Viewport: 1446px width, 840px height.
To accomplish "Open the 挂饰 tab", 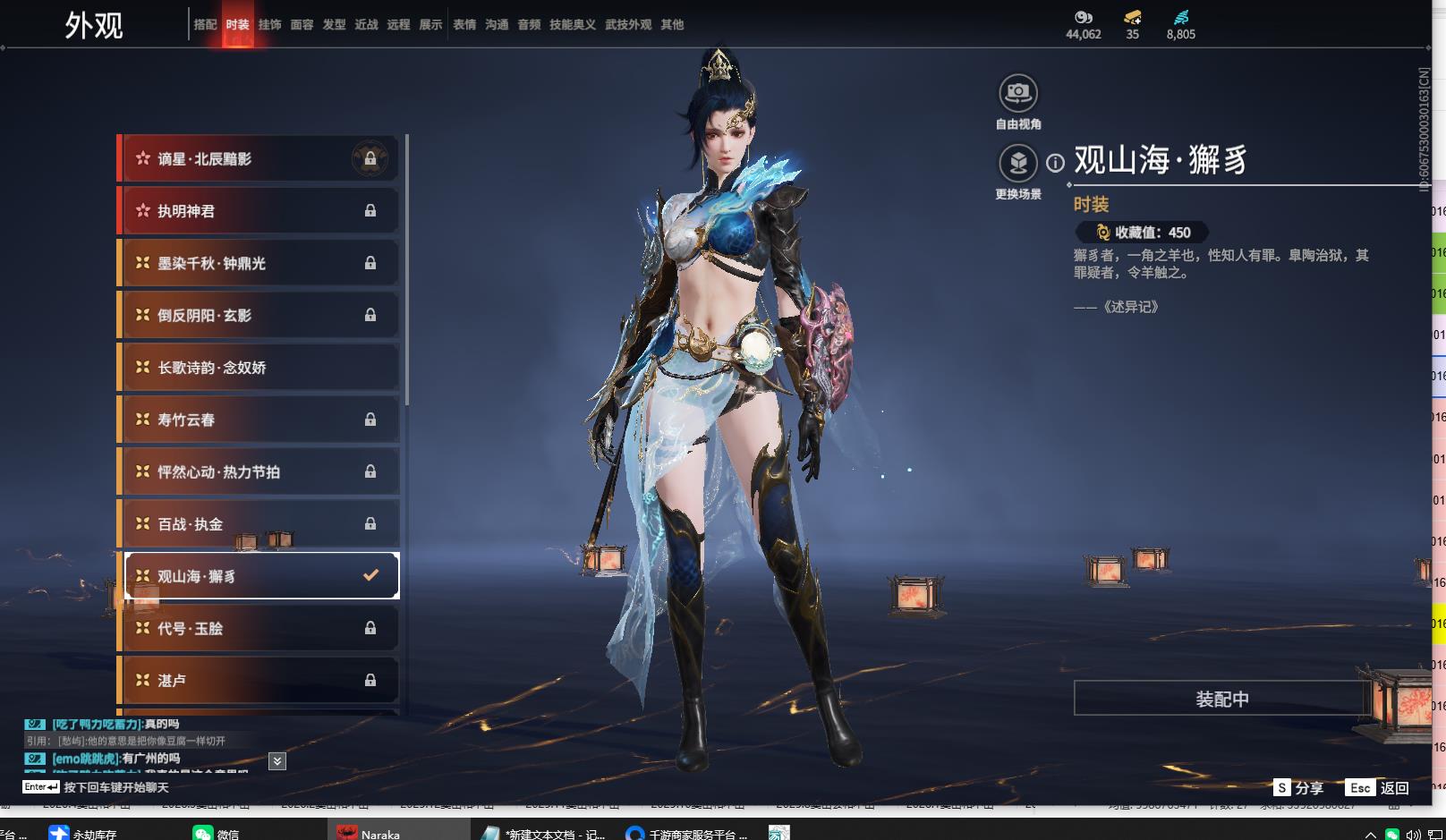I will [269, 25].
